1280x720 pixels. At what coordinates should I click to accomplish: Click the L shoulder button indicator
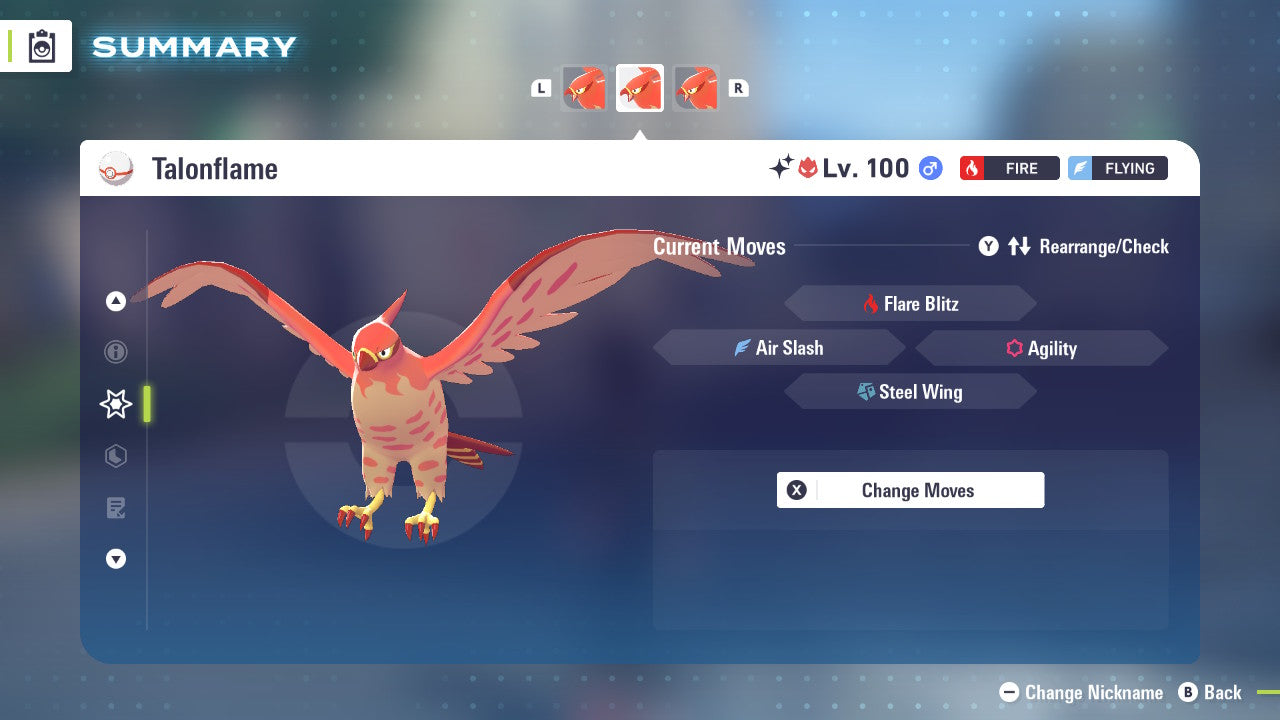coord(541,88)
